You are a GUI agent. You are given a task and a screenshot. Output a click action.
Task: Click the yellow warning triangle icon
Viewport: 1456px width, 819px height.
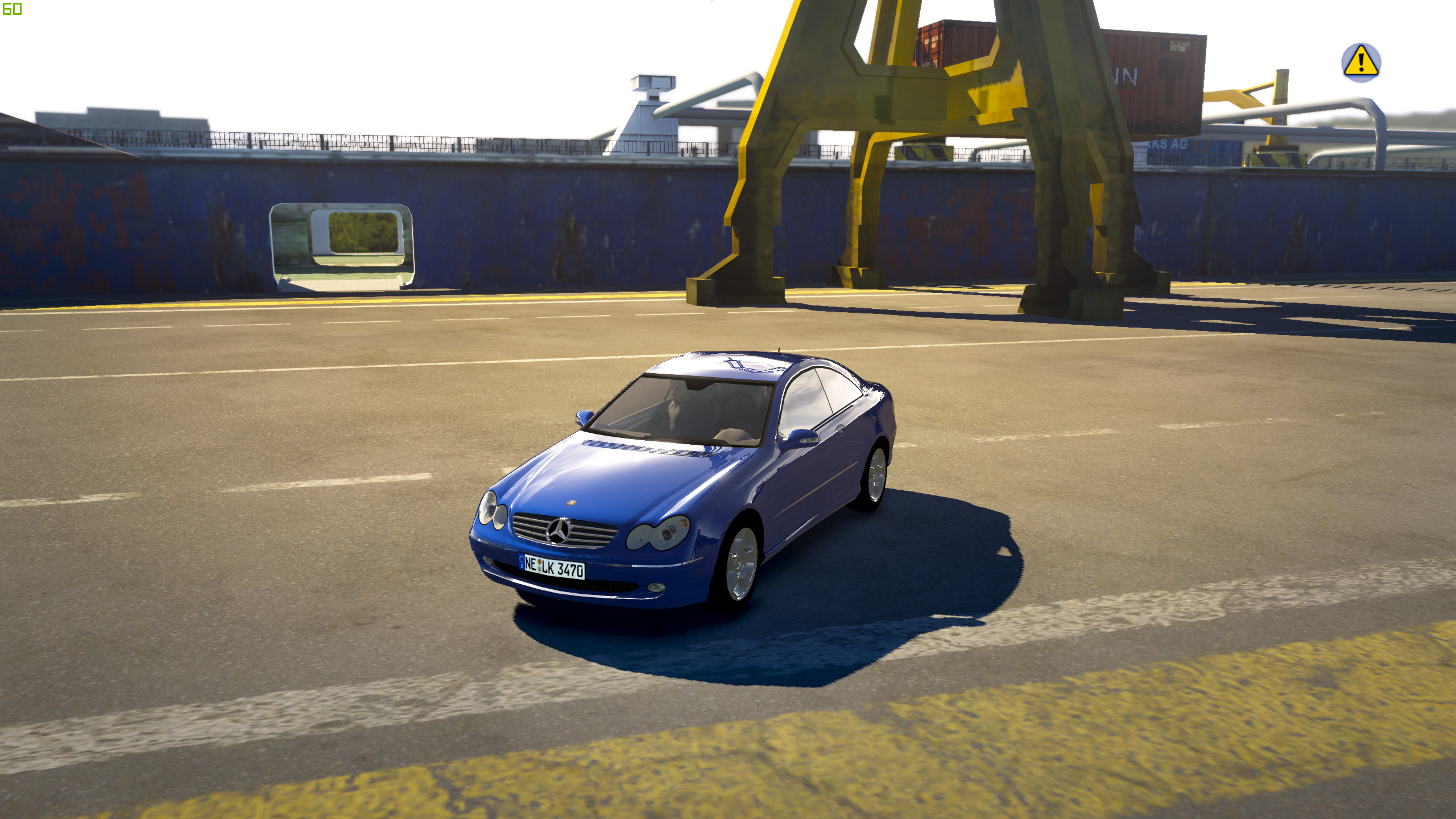pos(1360,62)
